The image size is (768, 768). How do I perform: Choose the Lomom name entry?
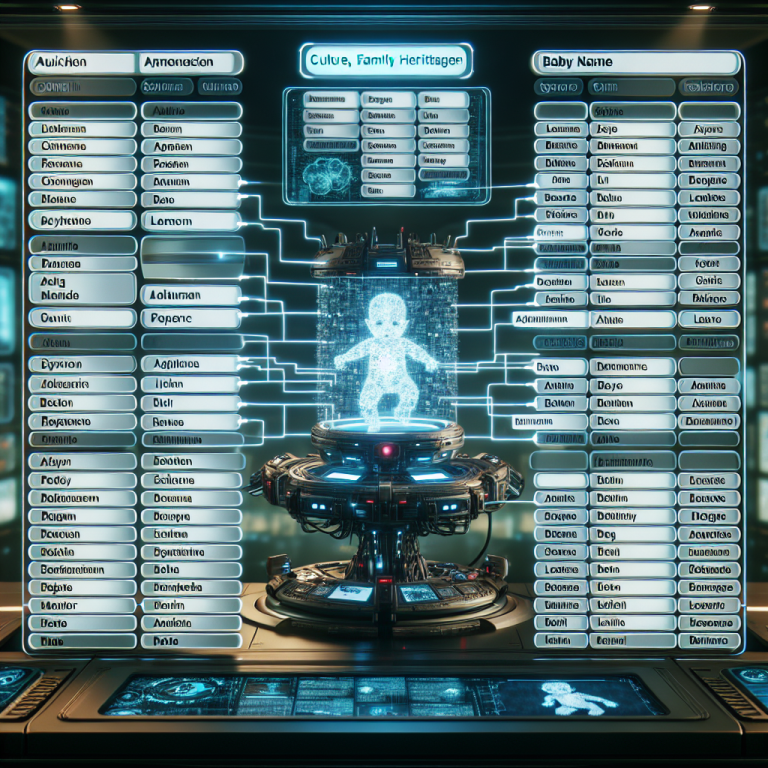coord(190,221)
